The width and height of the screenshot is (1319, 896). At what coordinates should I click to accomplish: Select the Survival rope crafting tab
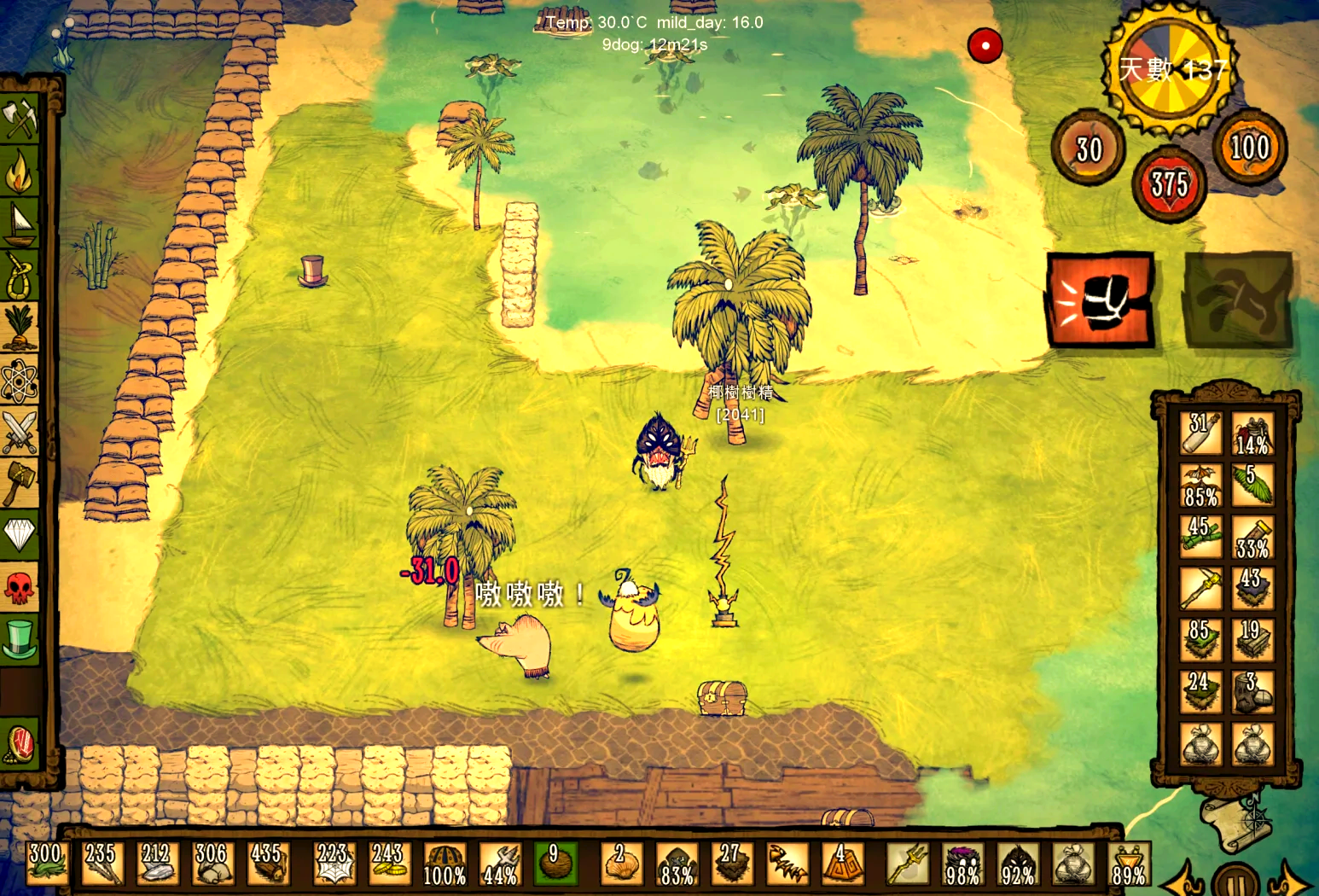coord(20,276)
